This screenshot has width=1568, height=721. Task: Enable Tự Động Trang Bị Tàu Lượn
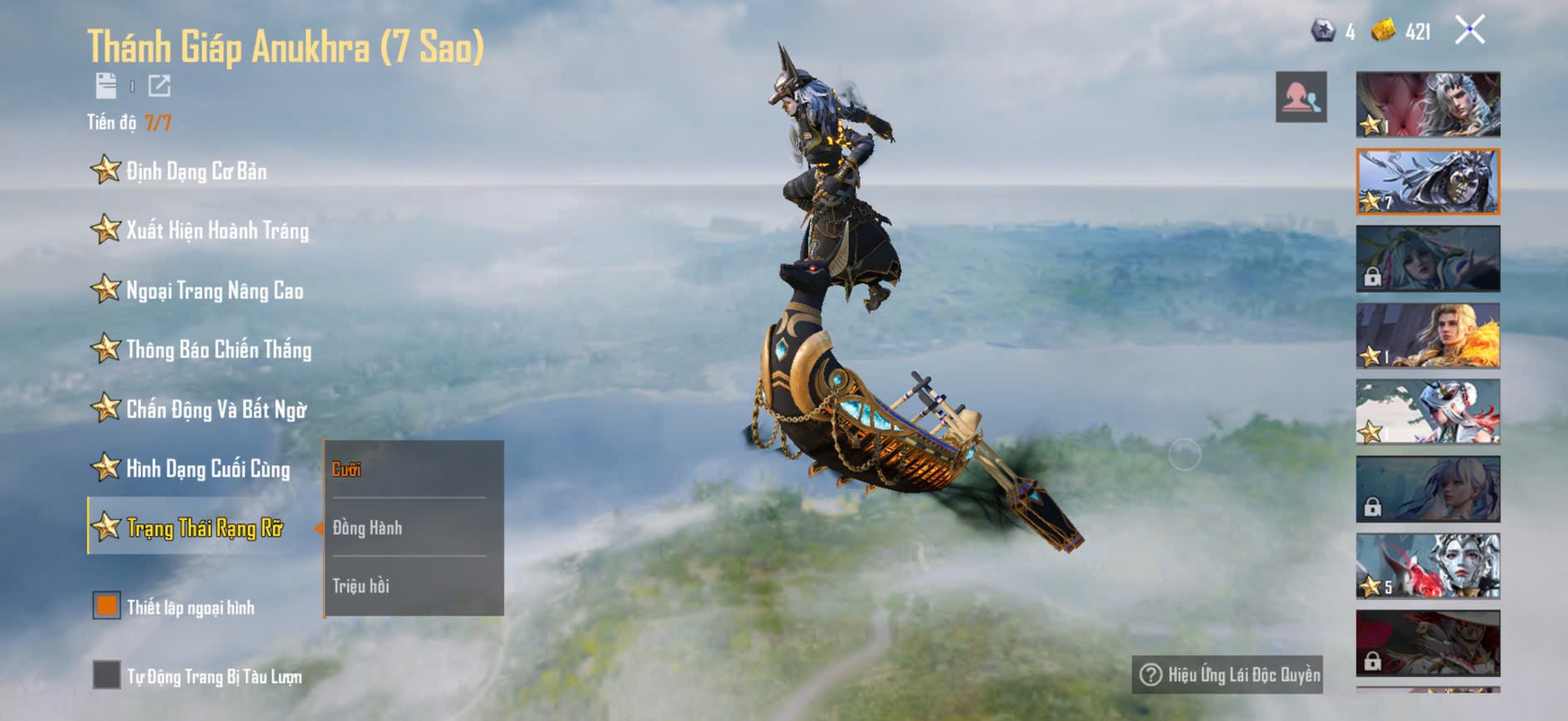pos(106,675)
